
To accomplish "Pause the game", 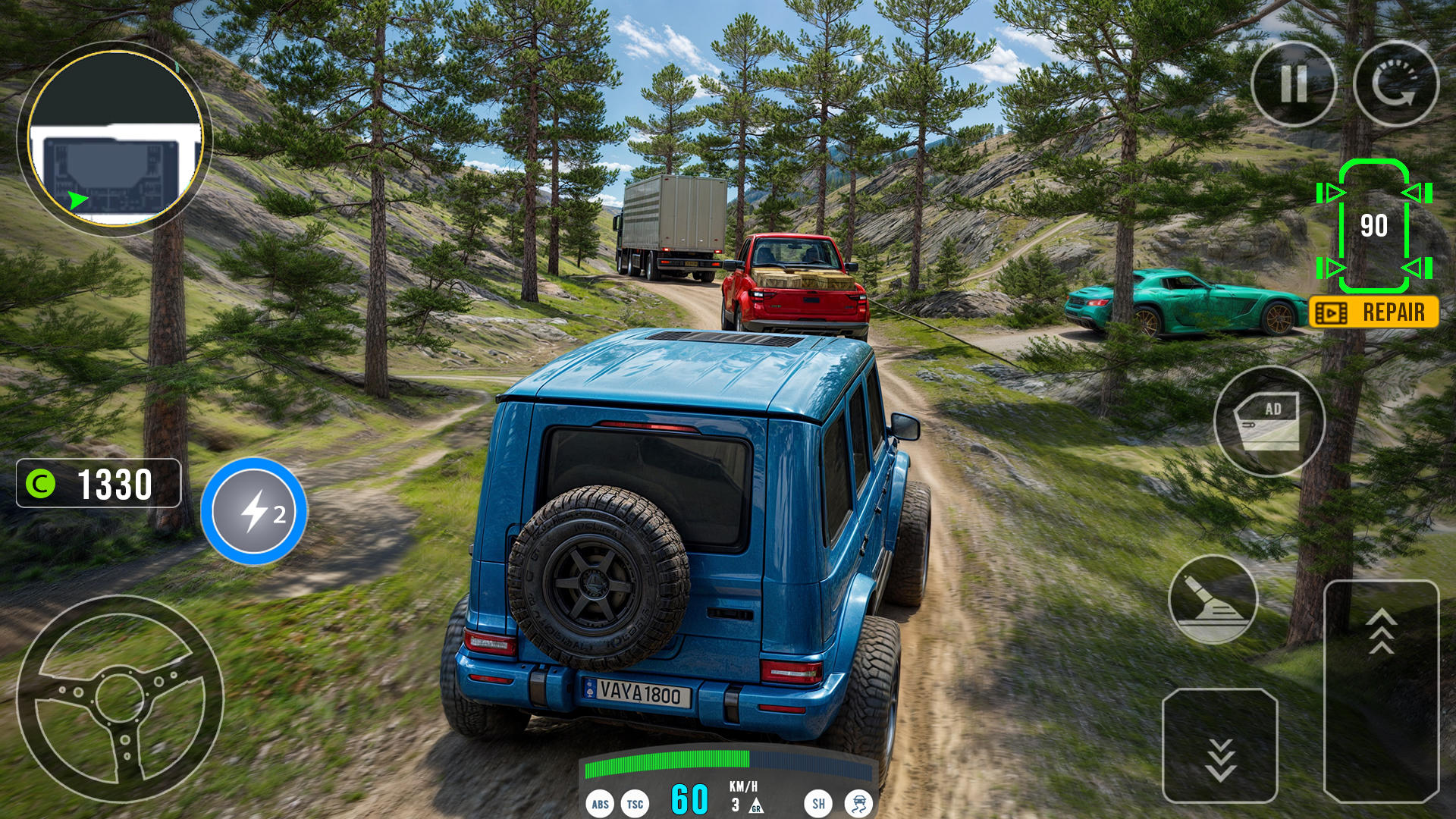I will 1293,83.
